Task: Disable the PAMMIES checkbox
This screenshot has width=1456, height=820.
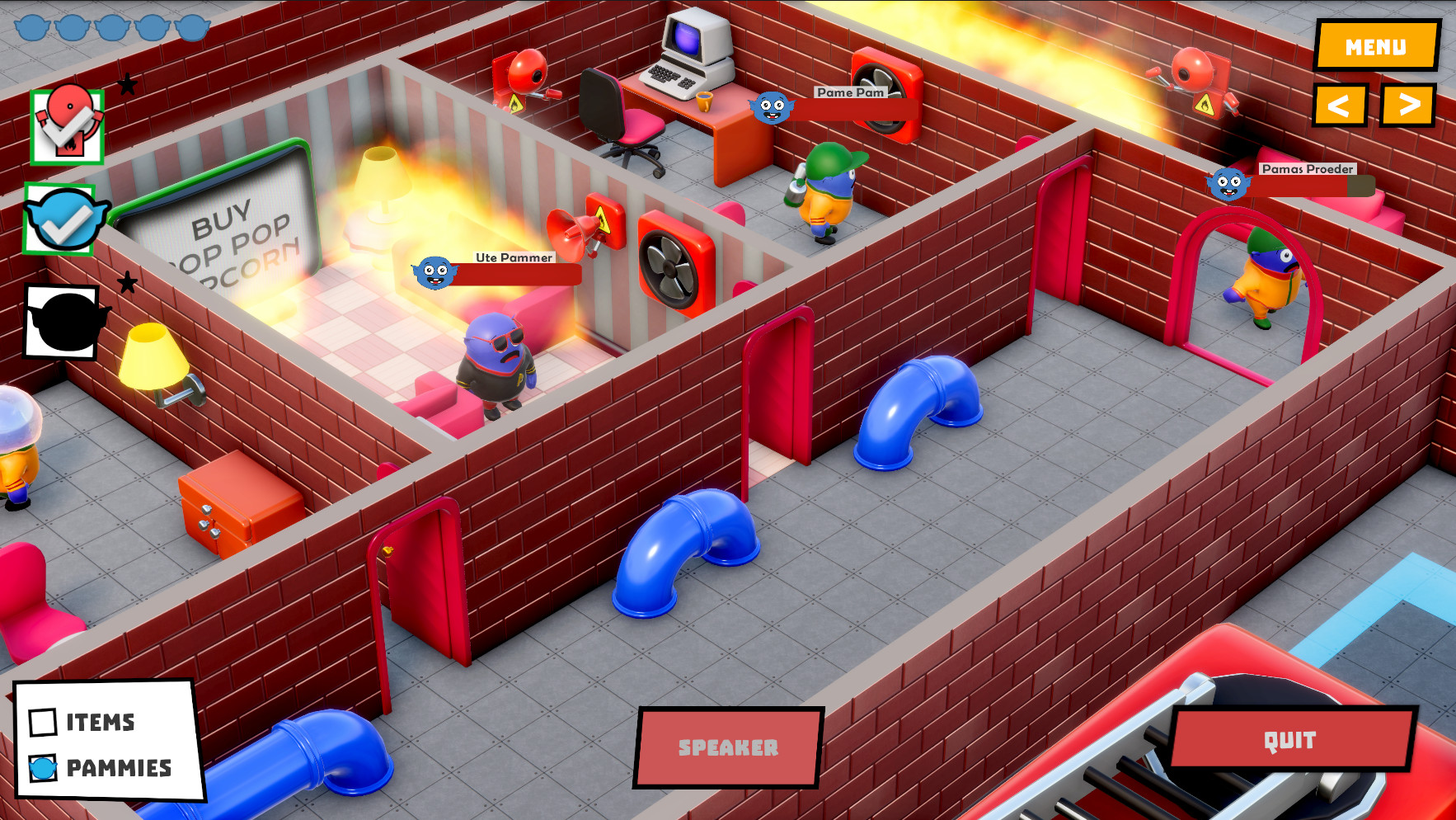Action: click(x=44, y=770)
